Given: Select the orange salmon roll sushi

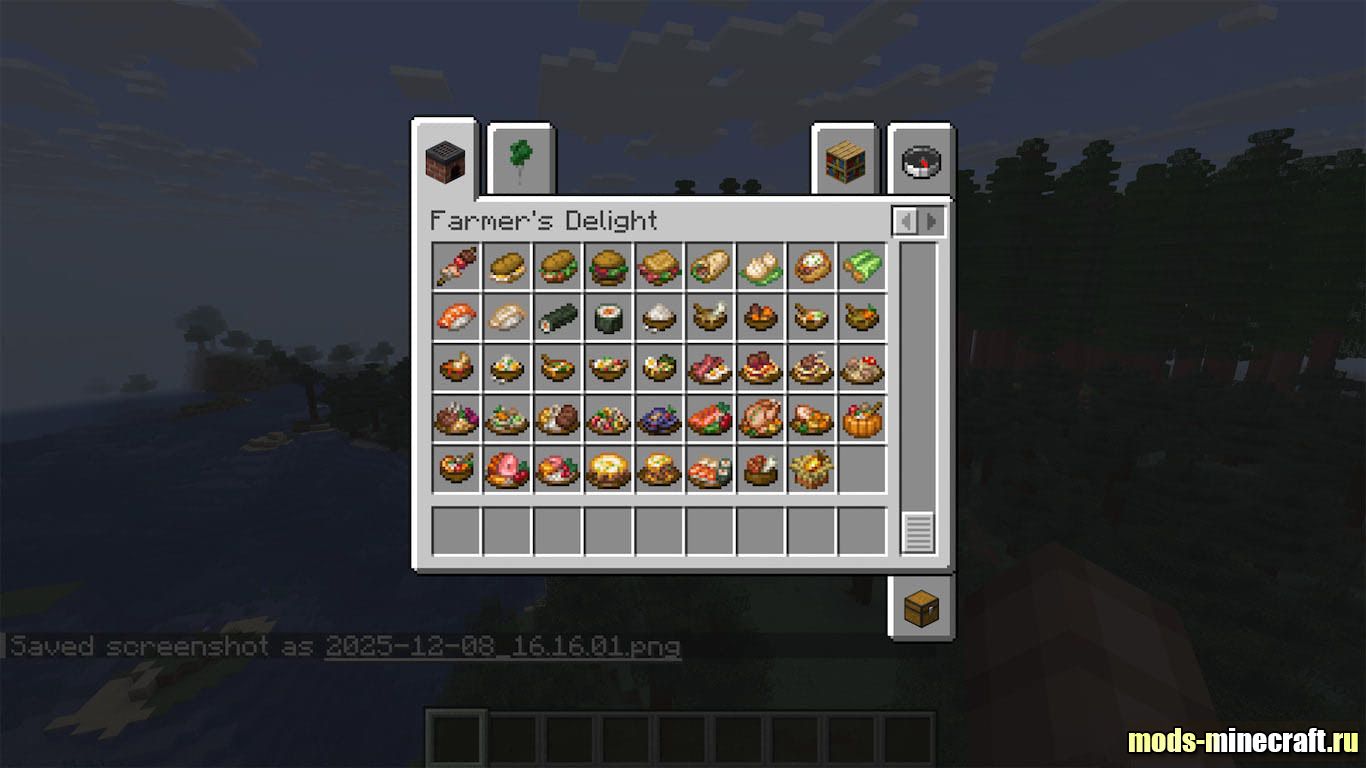Looking at the screenshot, I should coord(456,318).
